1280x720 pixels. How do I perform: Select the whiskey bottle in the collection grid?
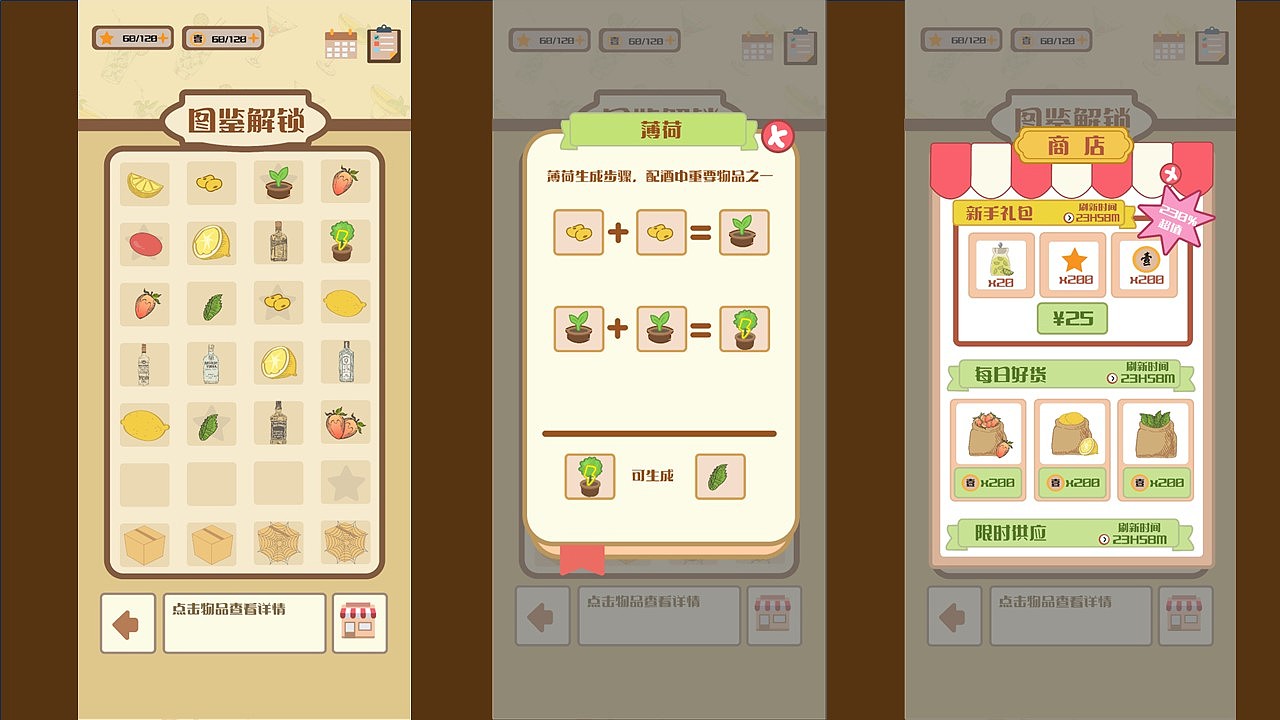click(x=278, y=422)
